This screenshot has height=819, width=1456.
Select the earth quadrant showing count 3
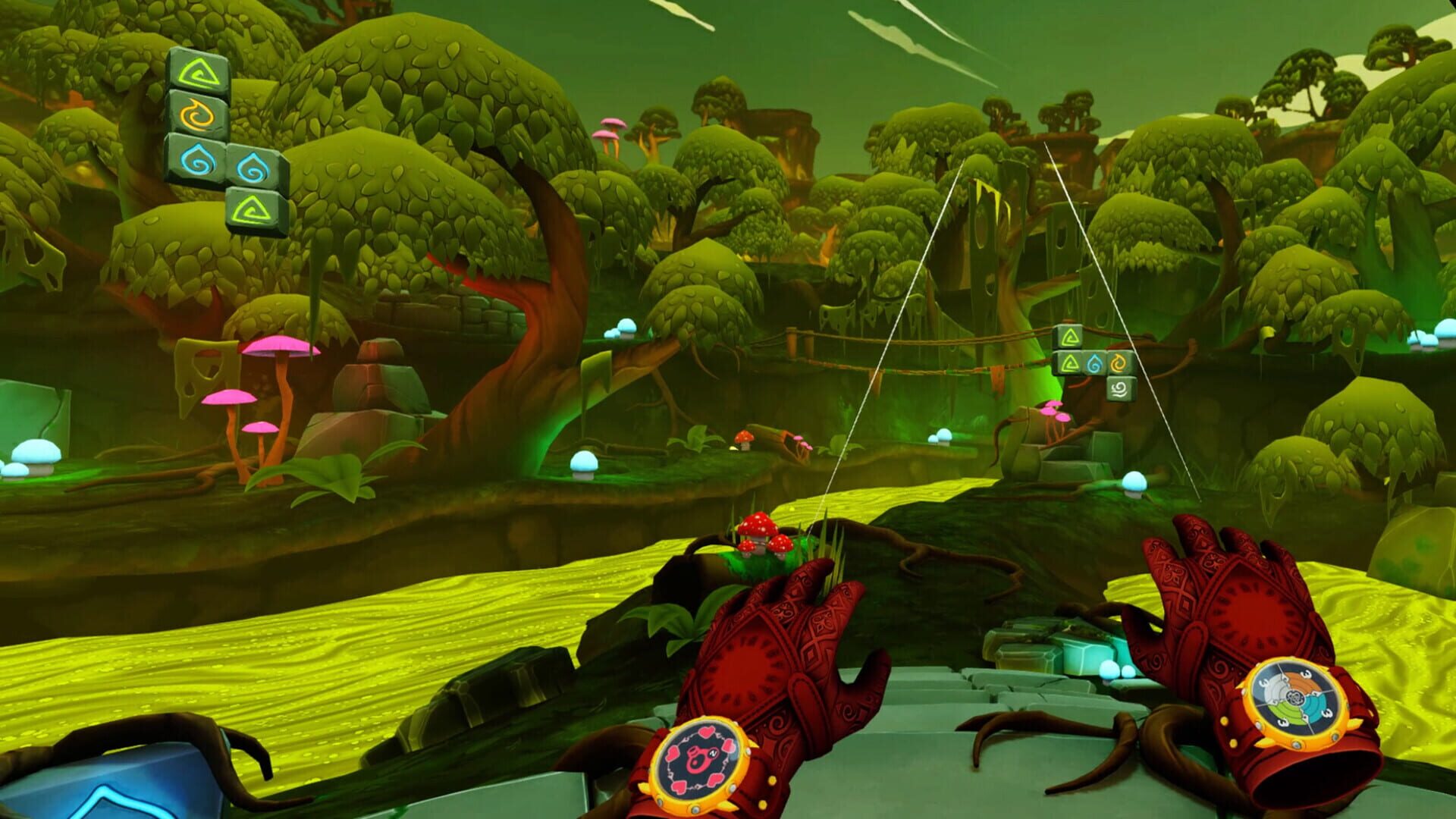point(1286,713)
